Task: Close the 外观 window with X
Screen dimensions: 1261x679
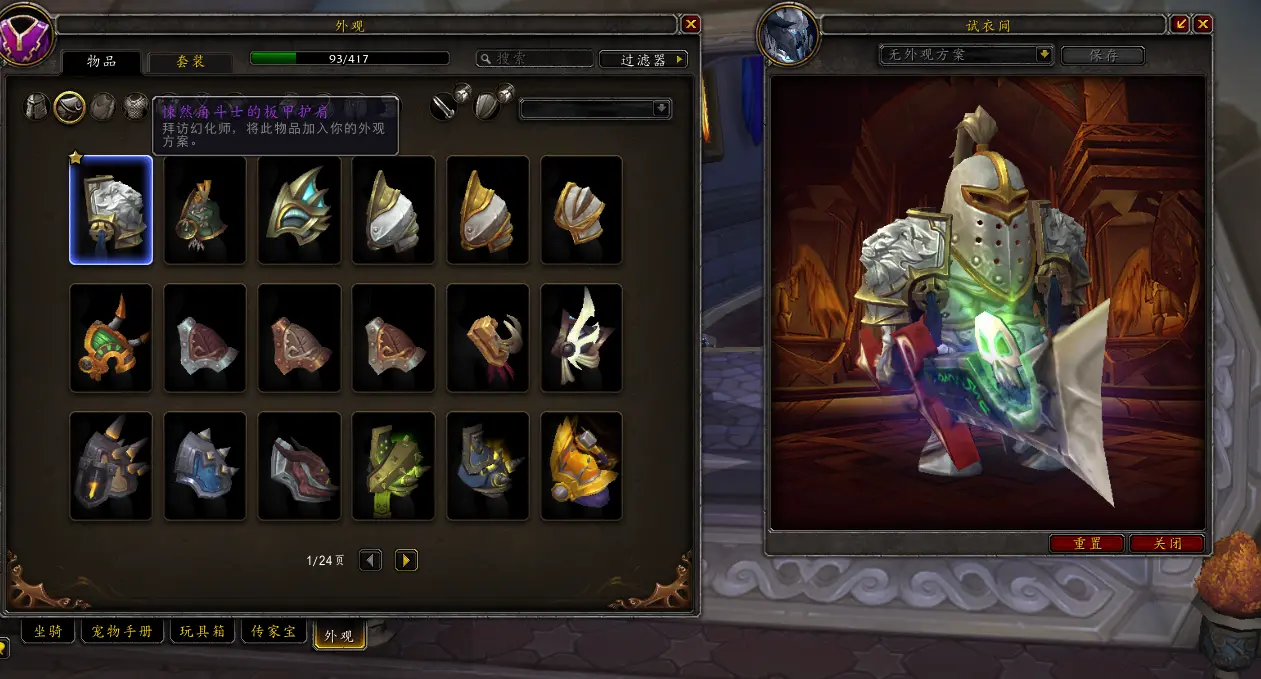Action: [690, 24]
